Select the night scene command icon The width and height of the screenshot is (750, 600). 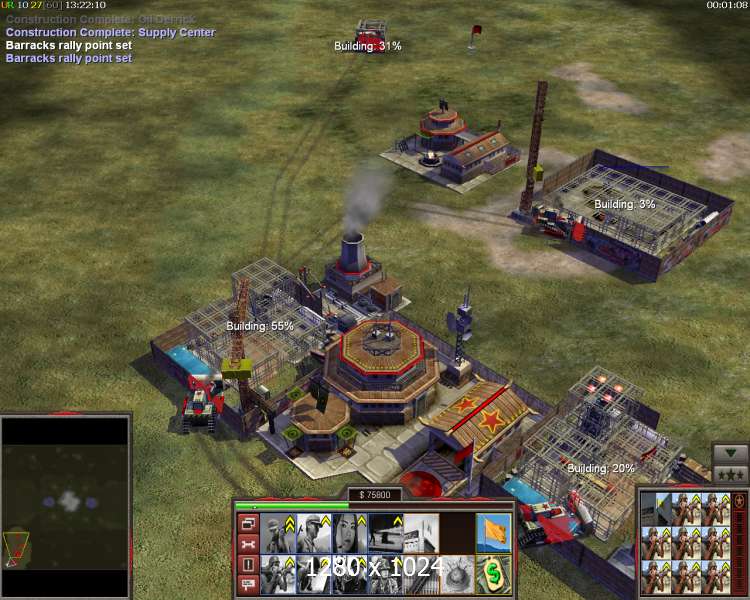384,532
